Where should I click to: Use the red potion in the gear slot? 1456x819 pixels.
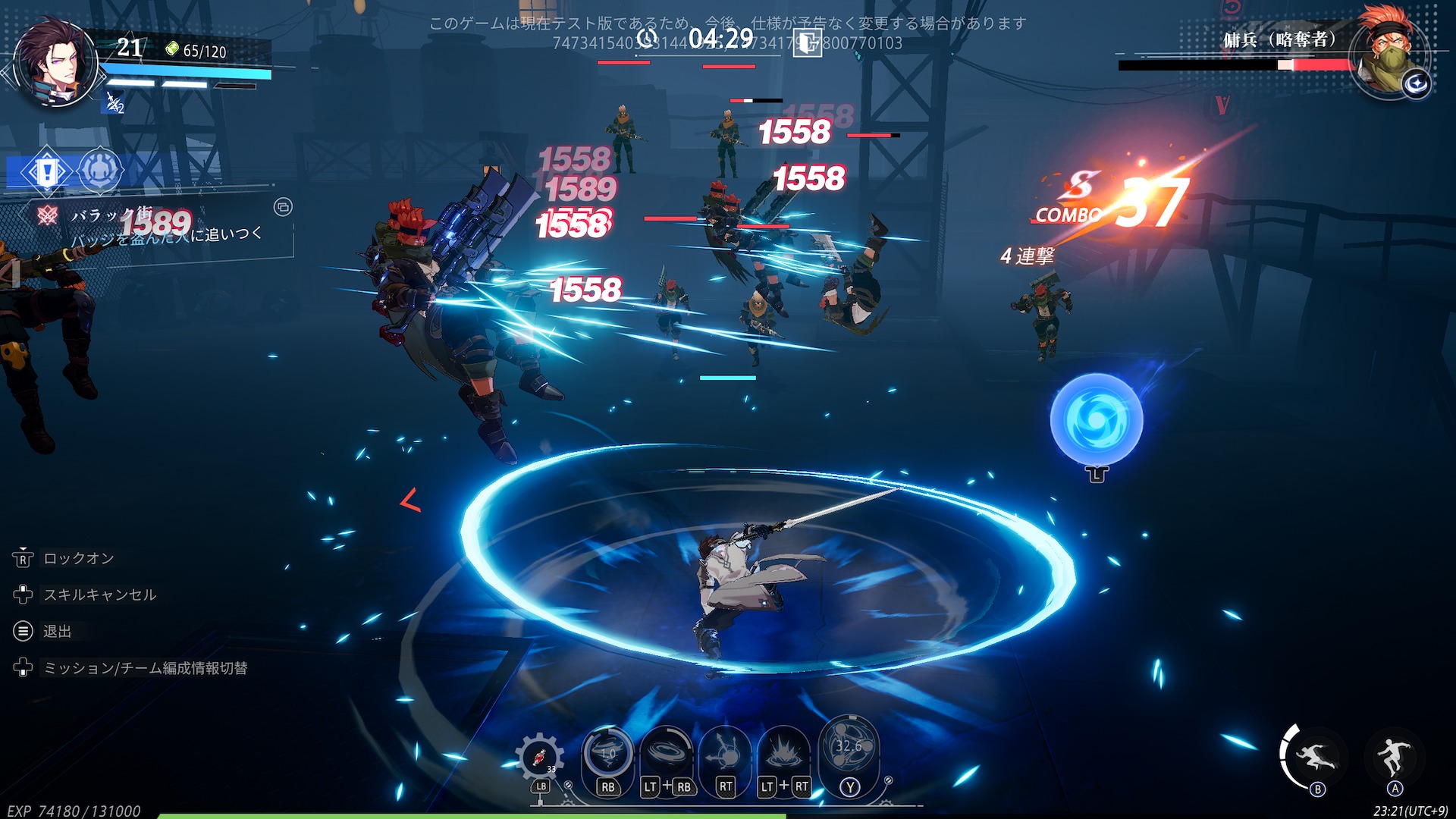539,757
